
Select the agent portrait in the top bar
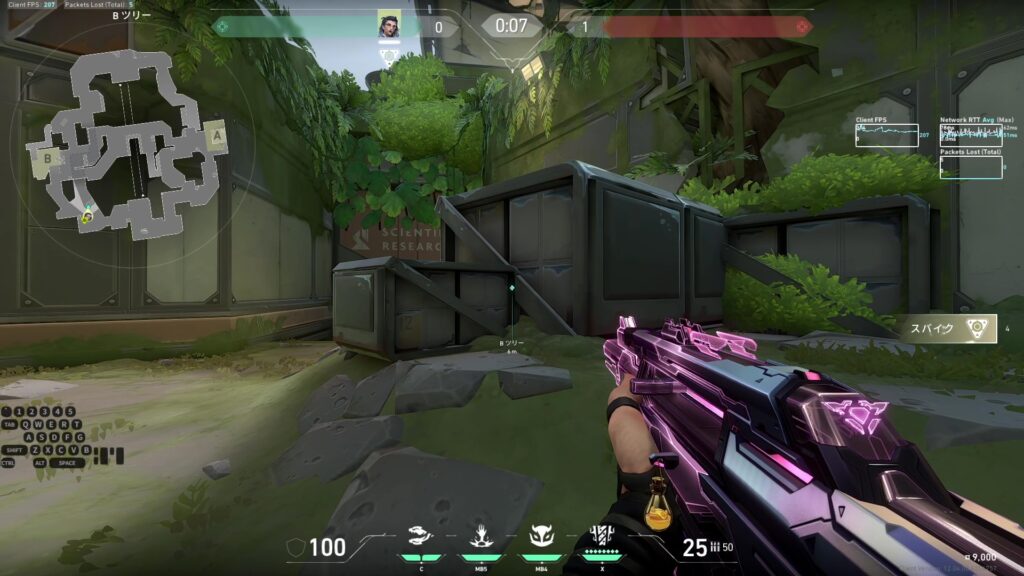[x=389, y=25]
